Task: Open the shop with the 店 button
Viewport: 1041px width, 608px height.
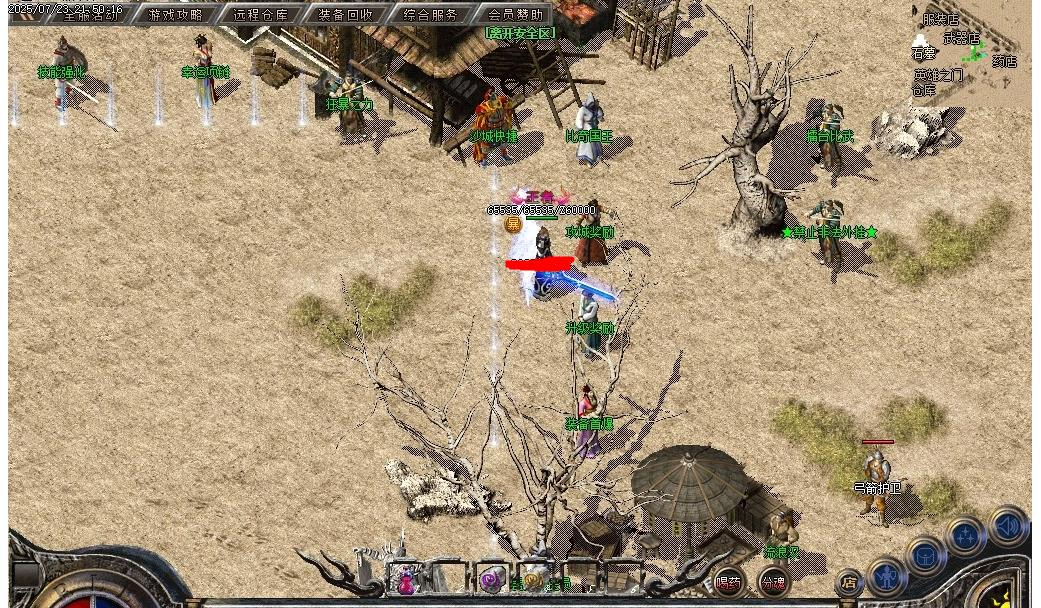Action: coord(848,581)
